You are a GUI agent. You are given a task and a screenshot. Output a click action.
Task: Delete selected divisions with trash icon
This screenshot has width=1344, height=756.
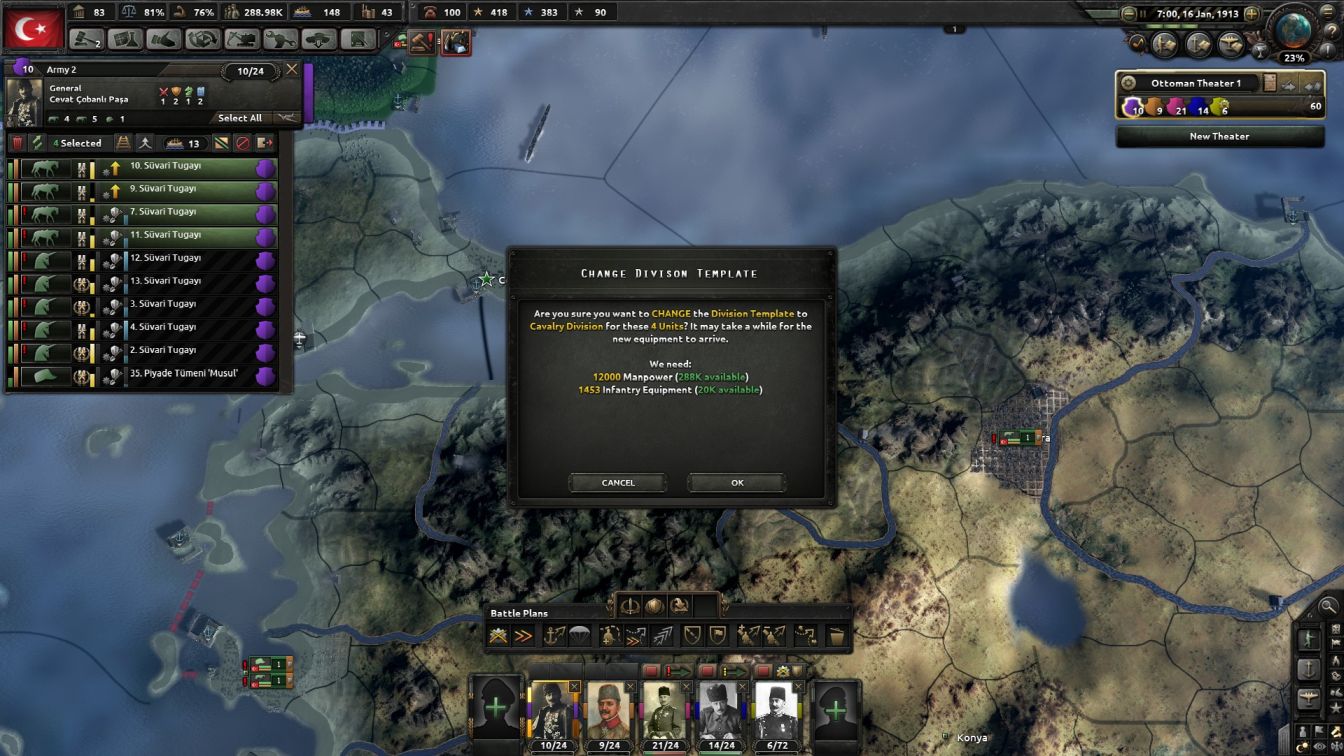click(18, 143)
